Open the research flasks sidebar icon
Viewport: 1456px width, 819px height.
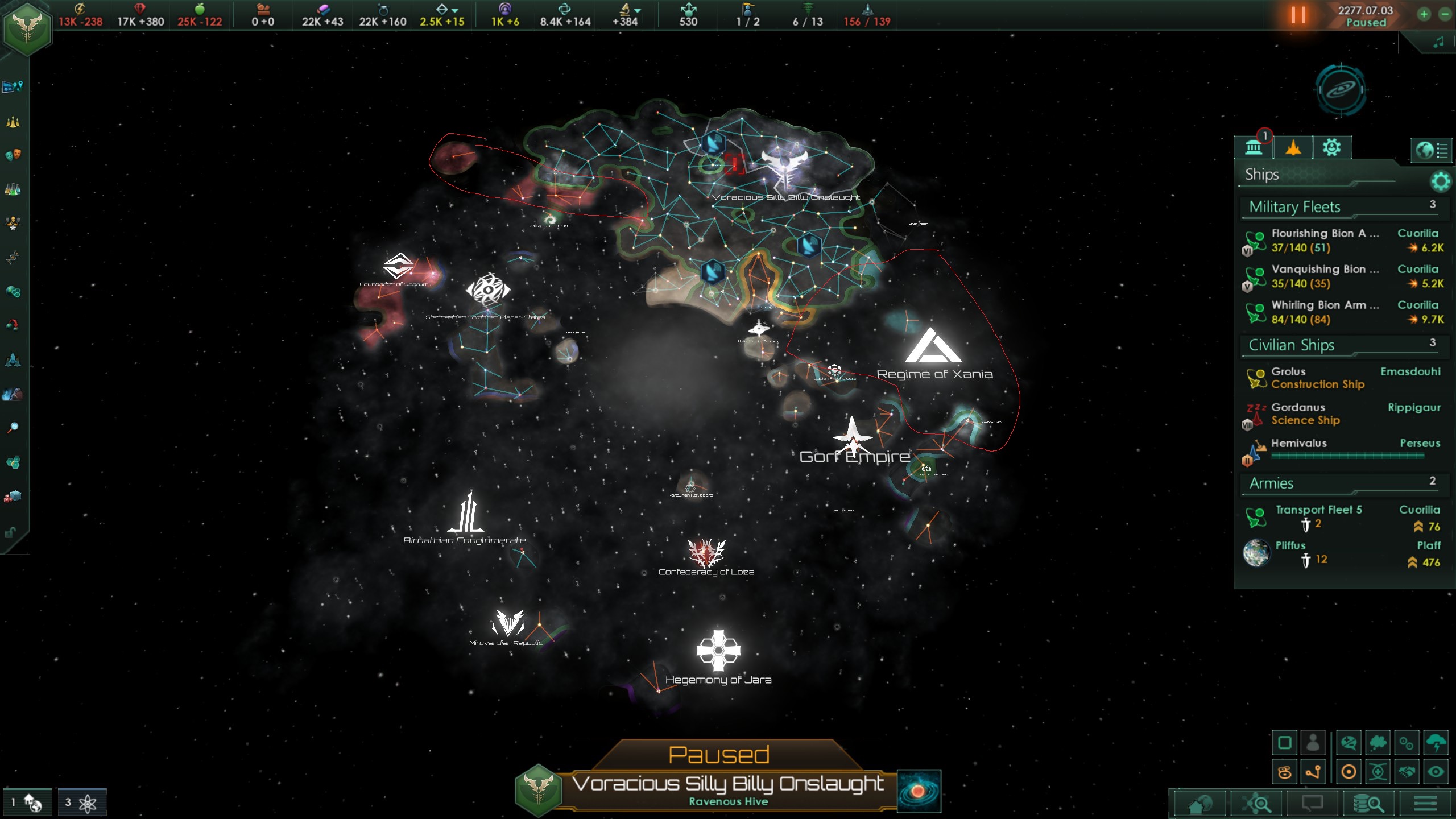pyautogui.click(x=13, y=189)
